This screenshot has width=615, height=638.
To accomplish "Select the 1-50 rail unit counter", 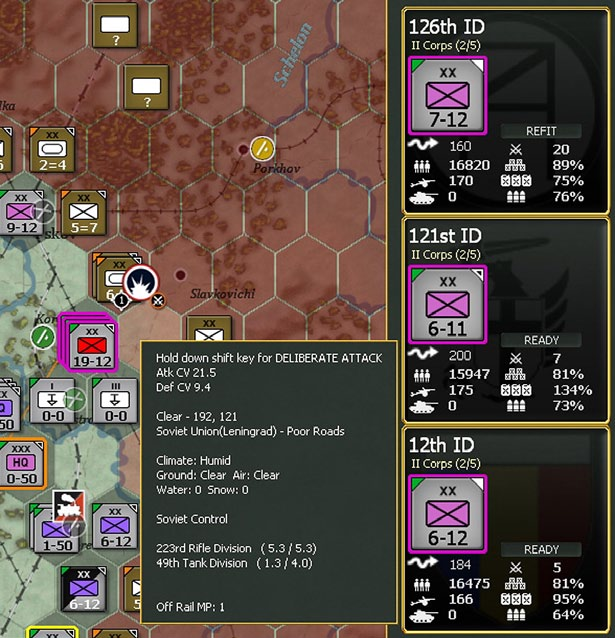I will [x=57, y=527].
